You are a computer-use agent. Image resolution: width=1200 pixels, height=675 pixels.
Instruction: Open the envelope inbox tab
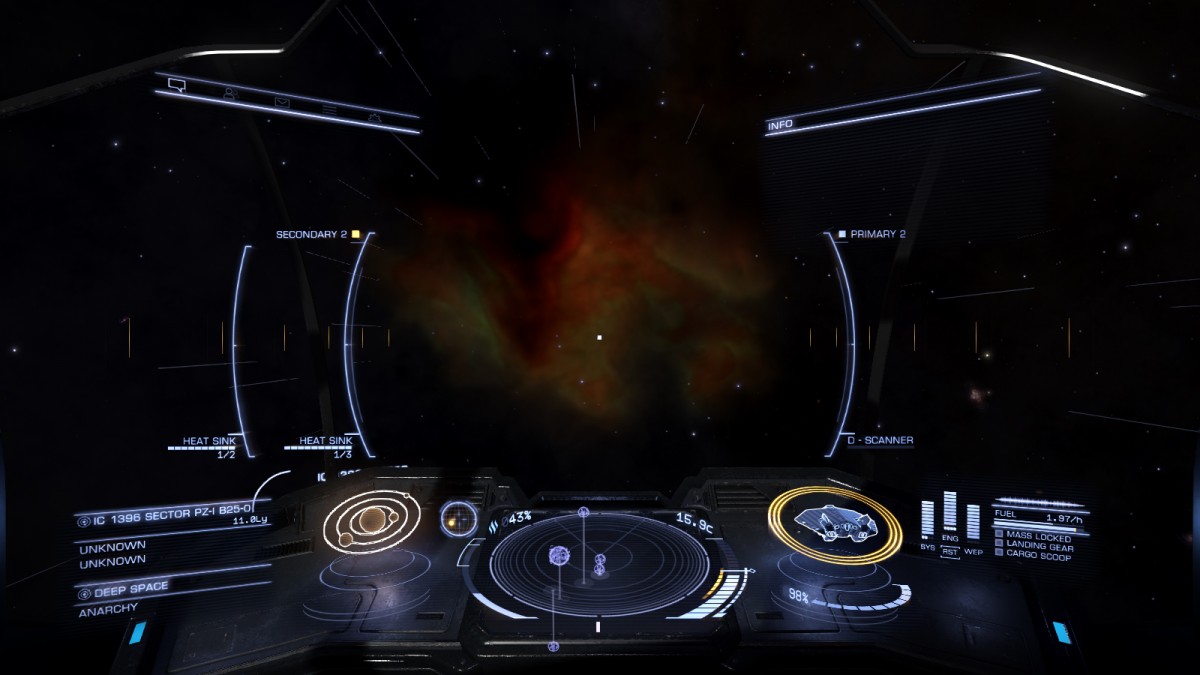tap(282, 101)
